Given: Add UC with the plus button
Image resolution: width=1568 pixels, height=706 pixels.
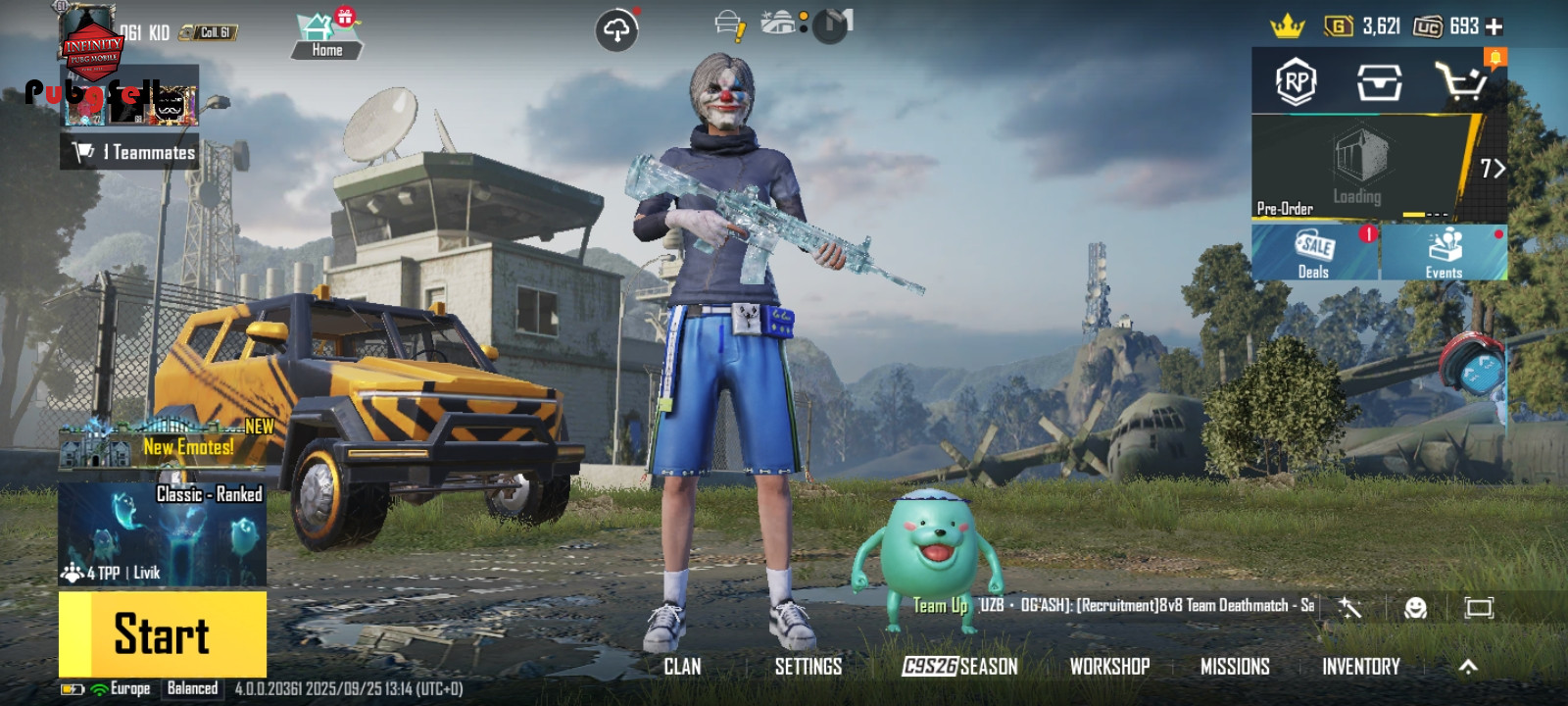Looking at the screenshot, I should (x=1494, y=26).
